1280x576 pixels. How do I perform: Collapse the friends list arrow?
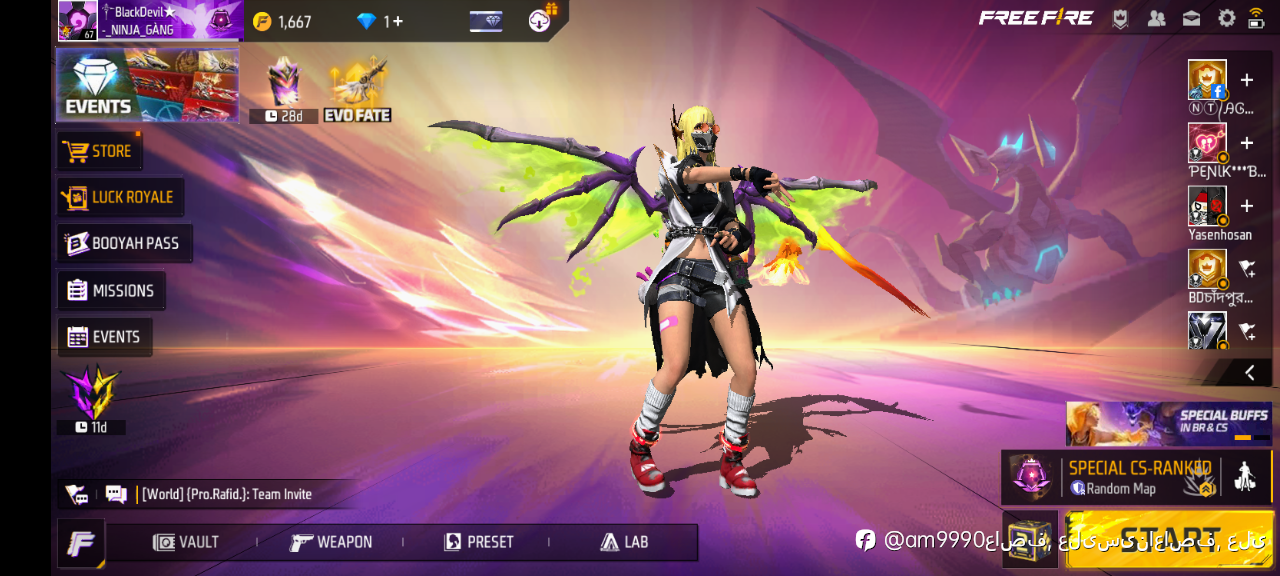coord(1249,373)
